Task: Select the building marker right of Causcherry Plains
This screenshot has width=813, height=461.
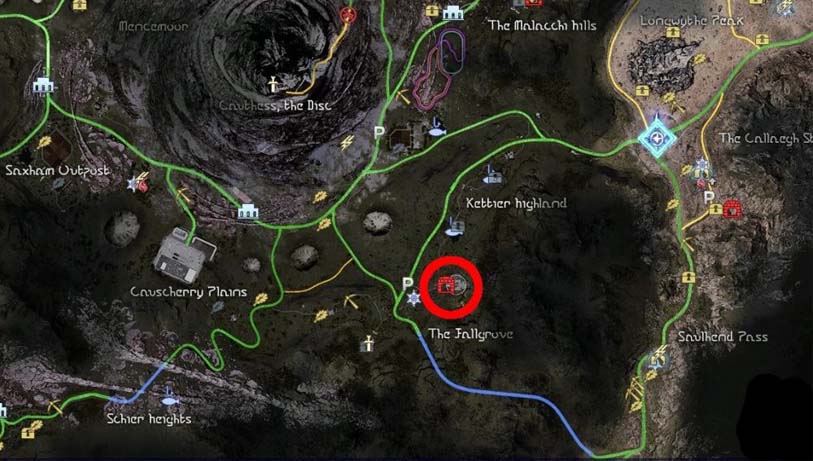Action: [247, 211]
